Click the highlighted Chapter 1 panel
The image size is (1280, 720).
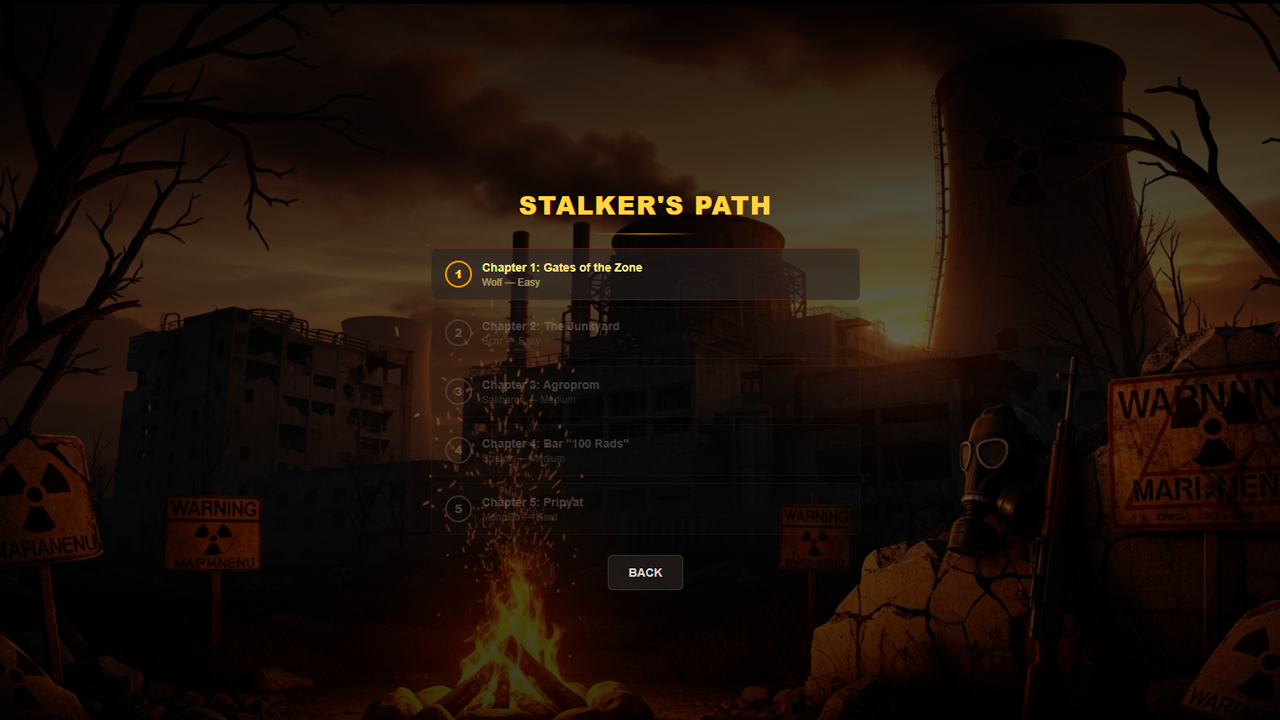click(x=645, y=274)
